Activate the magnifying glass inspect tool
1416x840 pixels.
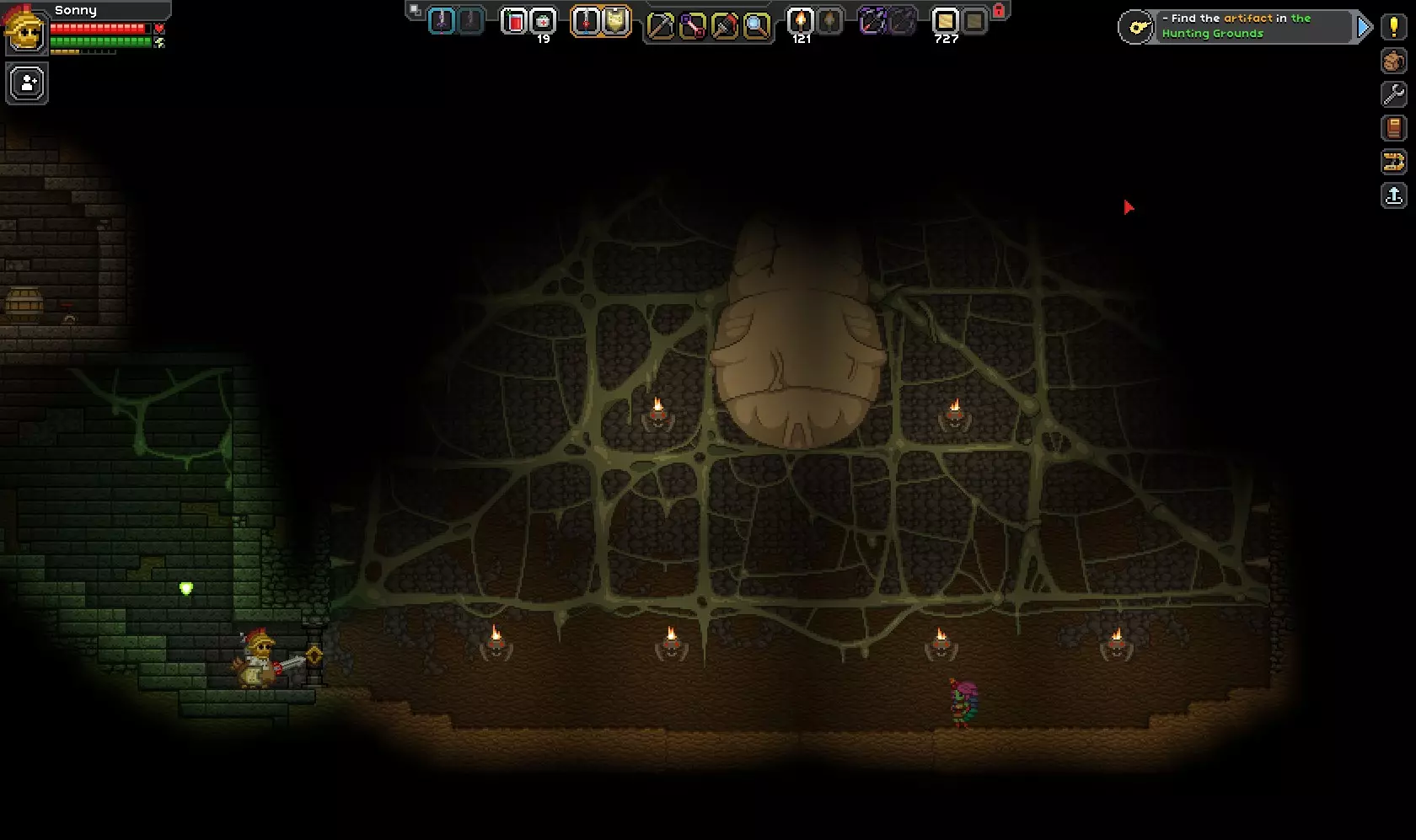(x=756, y=26)
